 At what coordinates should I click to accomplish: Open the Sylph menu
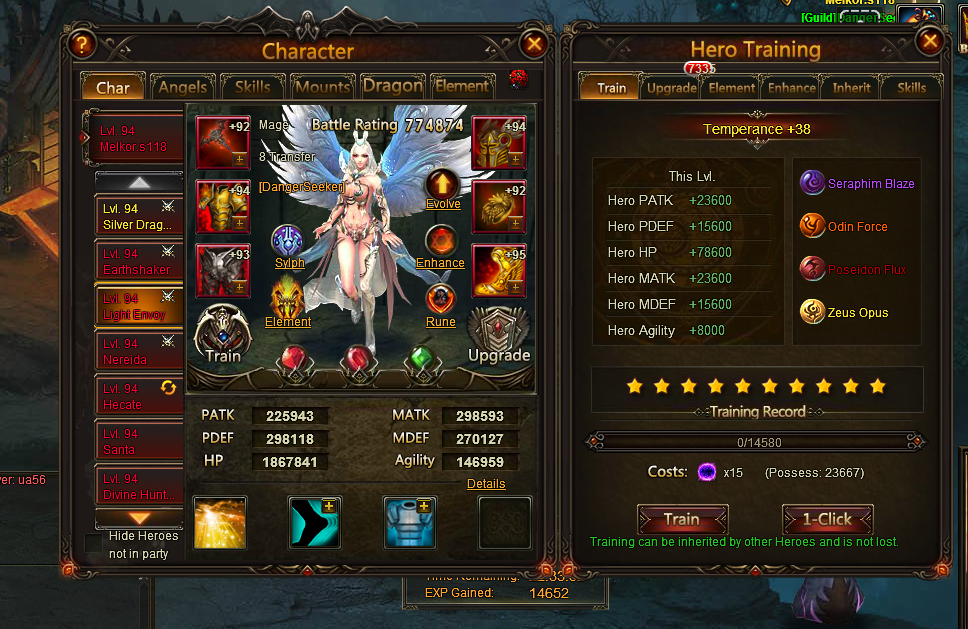click(x=289, y=245)
